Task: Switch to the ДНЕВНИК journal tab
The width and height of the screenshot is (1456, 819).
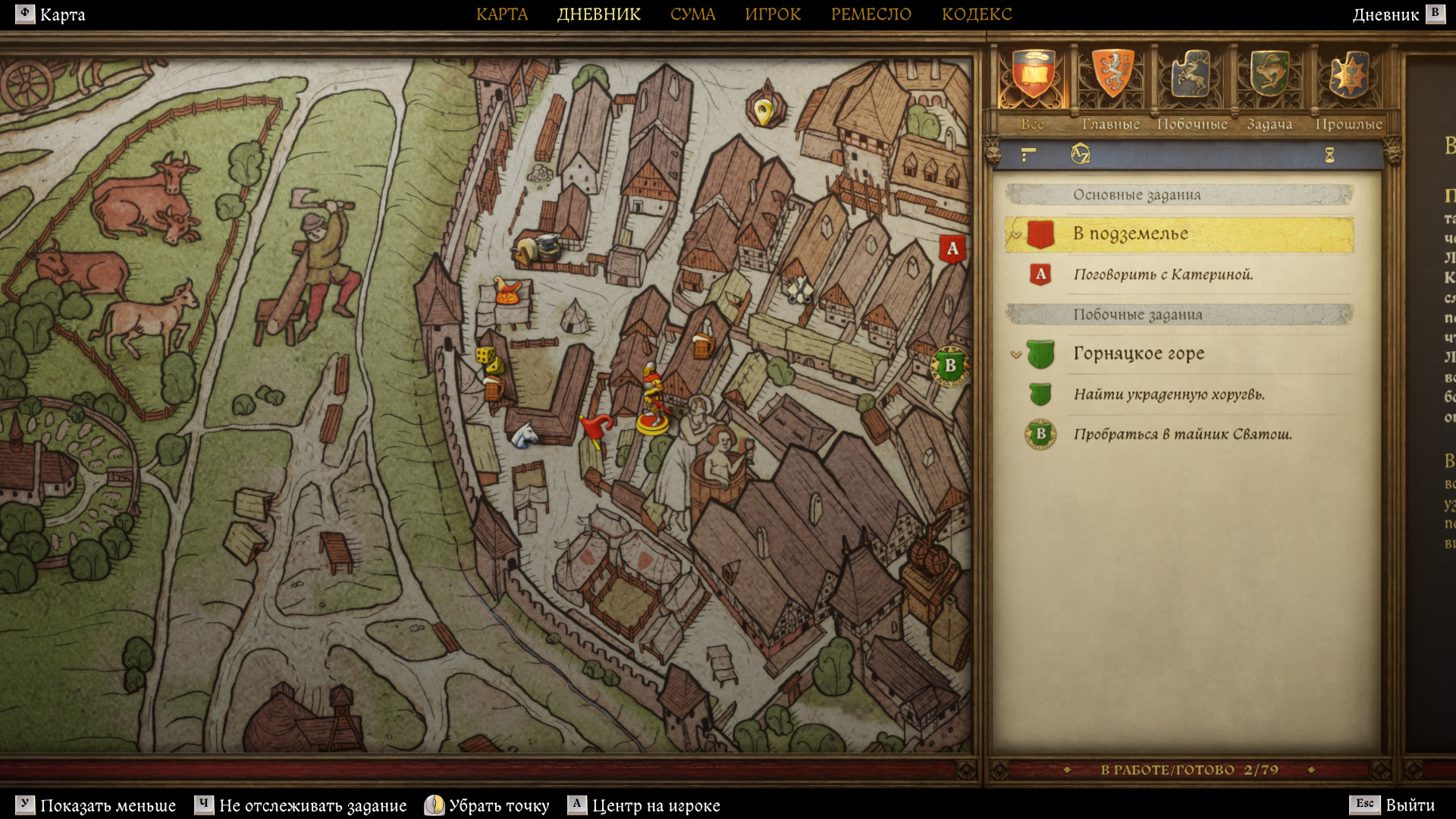Action: coord(598,14)
